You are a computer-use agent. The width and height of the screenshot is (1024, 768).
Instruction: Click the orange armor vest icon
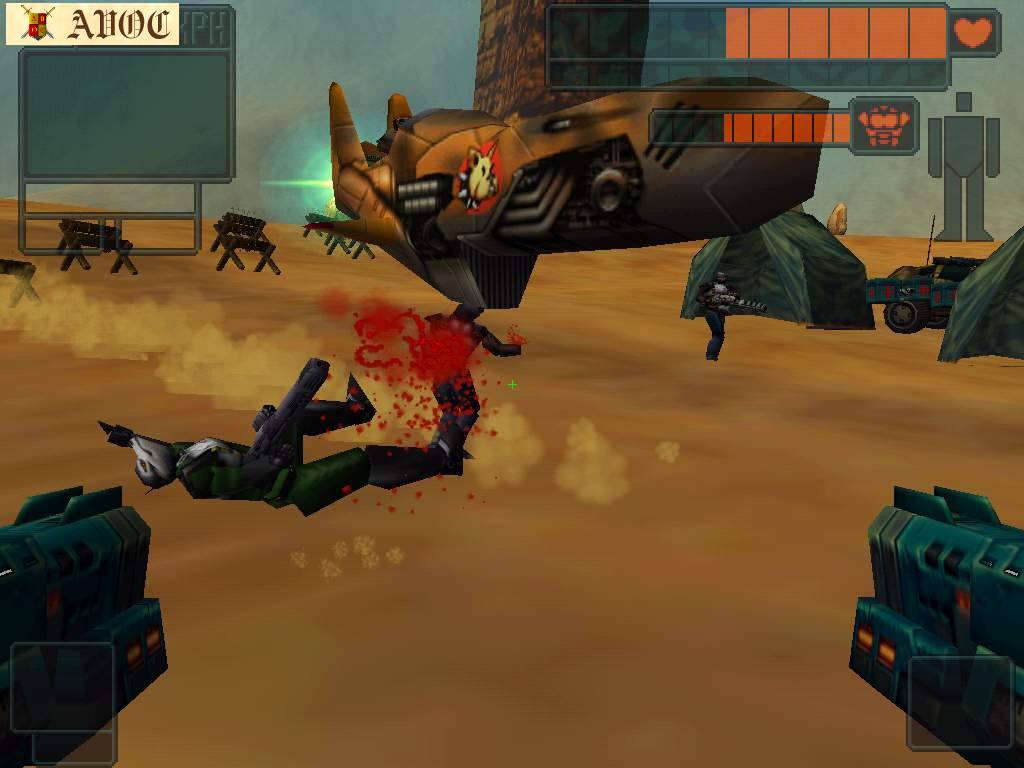pyautogui.click(x=883, y=126)
